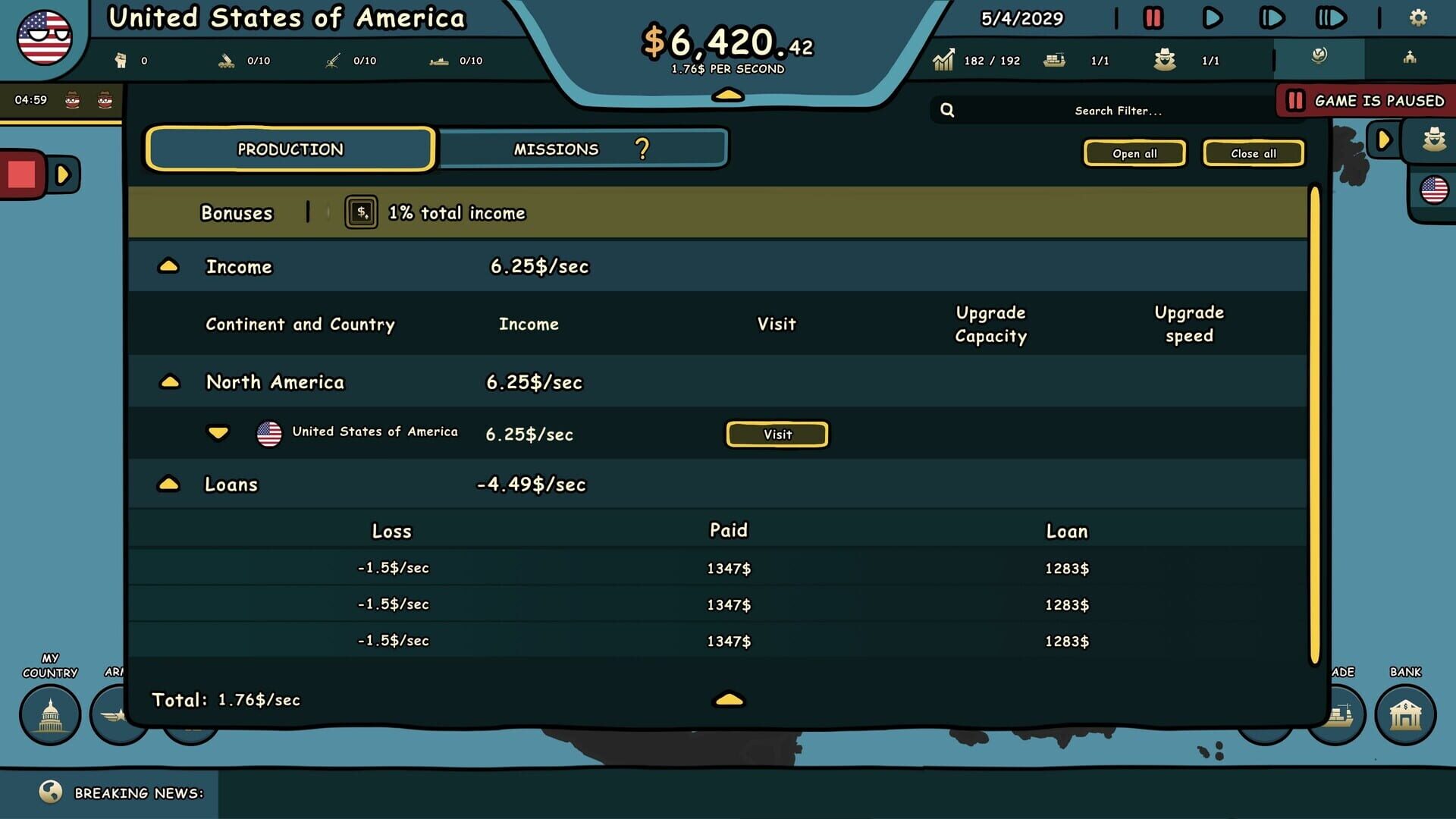
Task: Collapse the Income section
Action: click(x=170, y=266)
